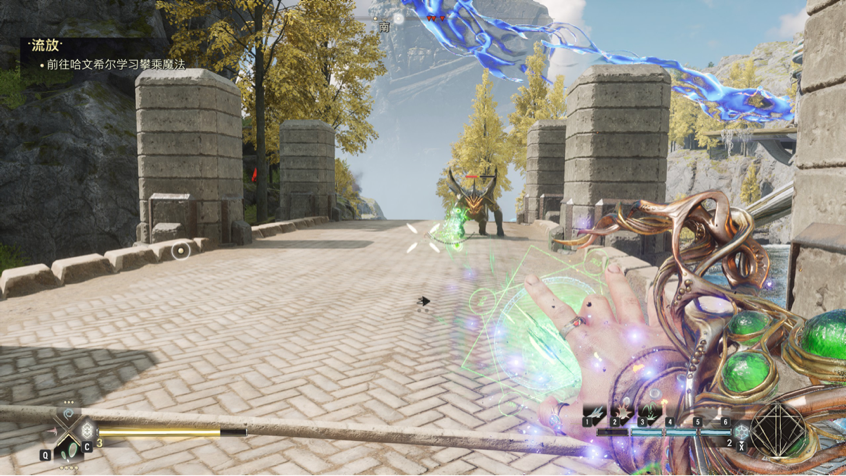Use the green vines spell in slot 3
This screenshot has width=846, height=476.
[649, 412]
